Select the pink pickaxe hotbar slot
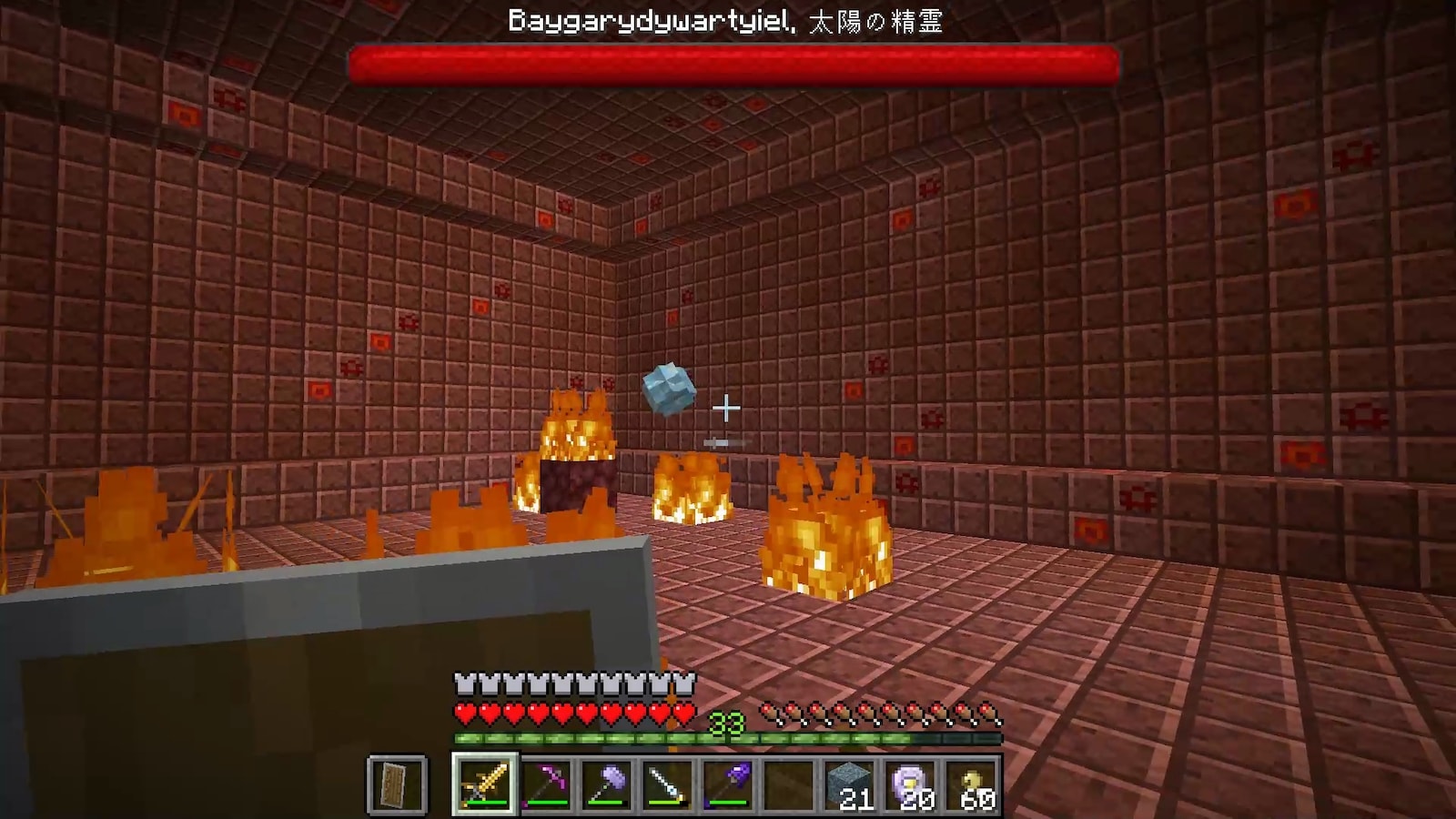The width and height of the screenshot is (1456, 819). pos(545,784)
